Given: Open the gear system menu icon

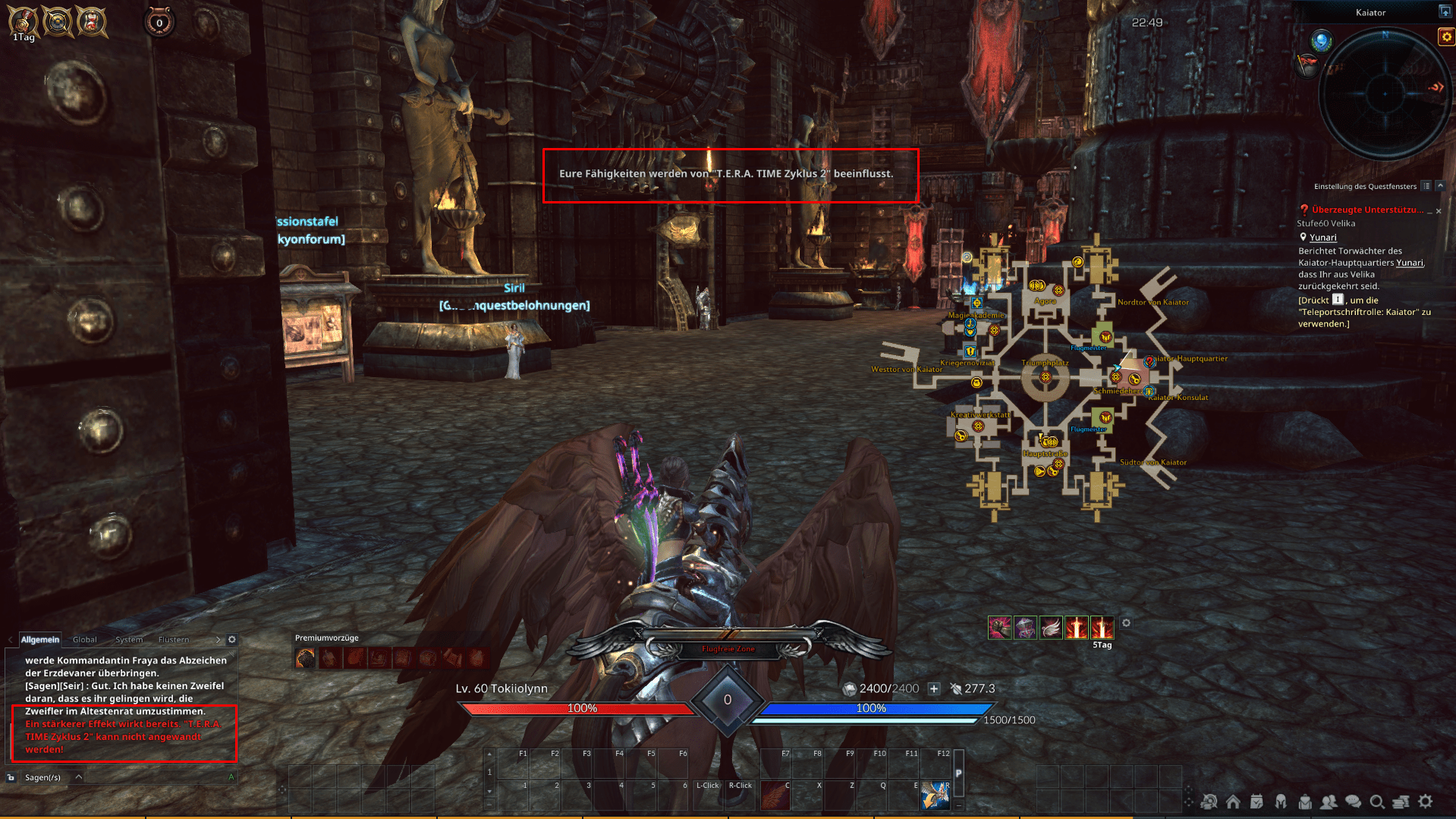Looking at the screenshot, I should coord(1426,802).
